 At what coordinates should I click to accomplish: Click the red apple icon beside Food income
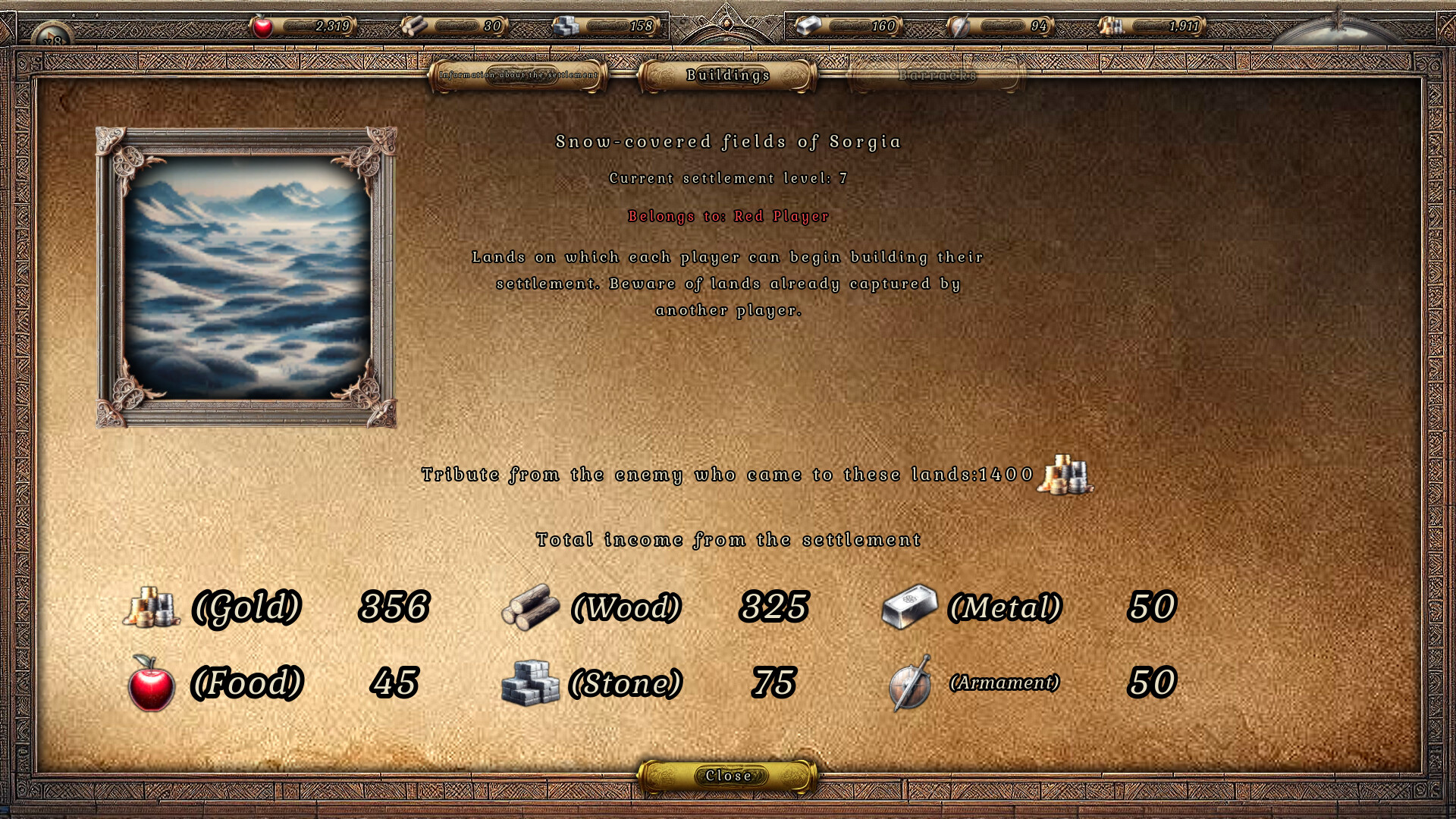point(150,682)
